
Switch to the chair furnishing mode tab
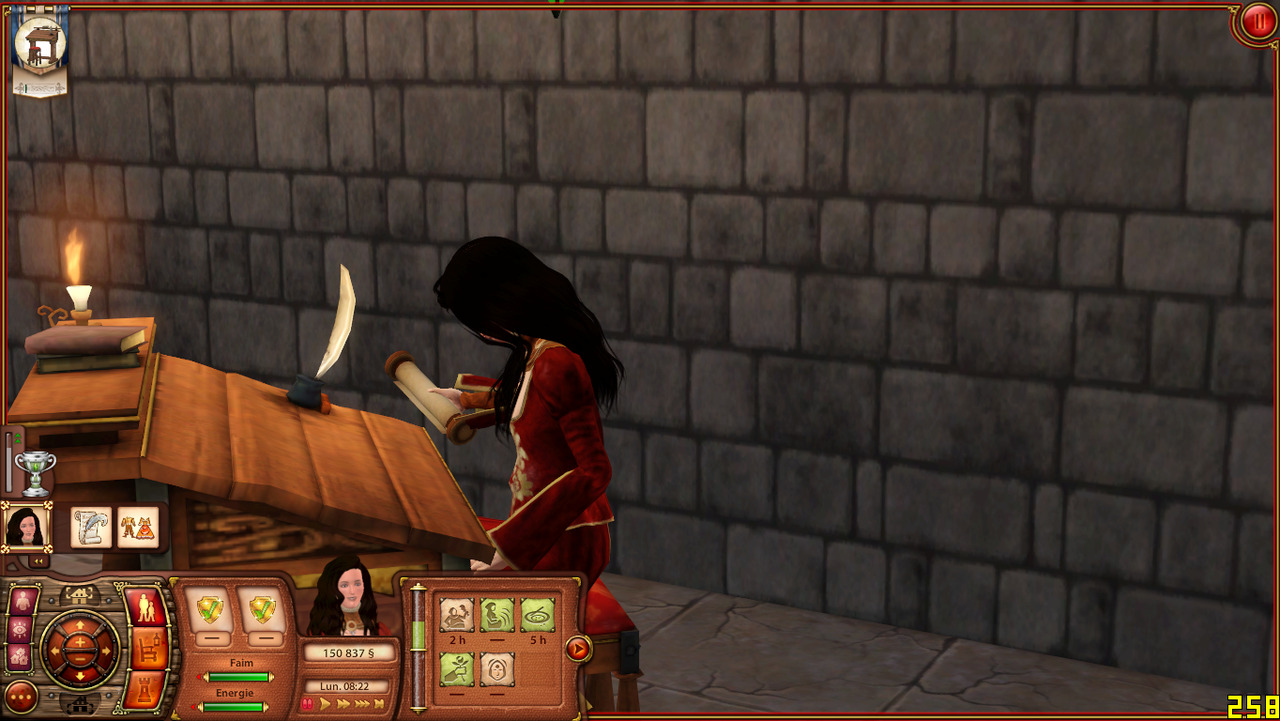point(149,648)
